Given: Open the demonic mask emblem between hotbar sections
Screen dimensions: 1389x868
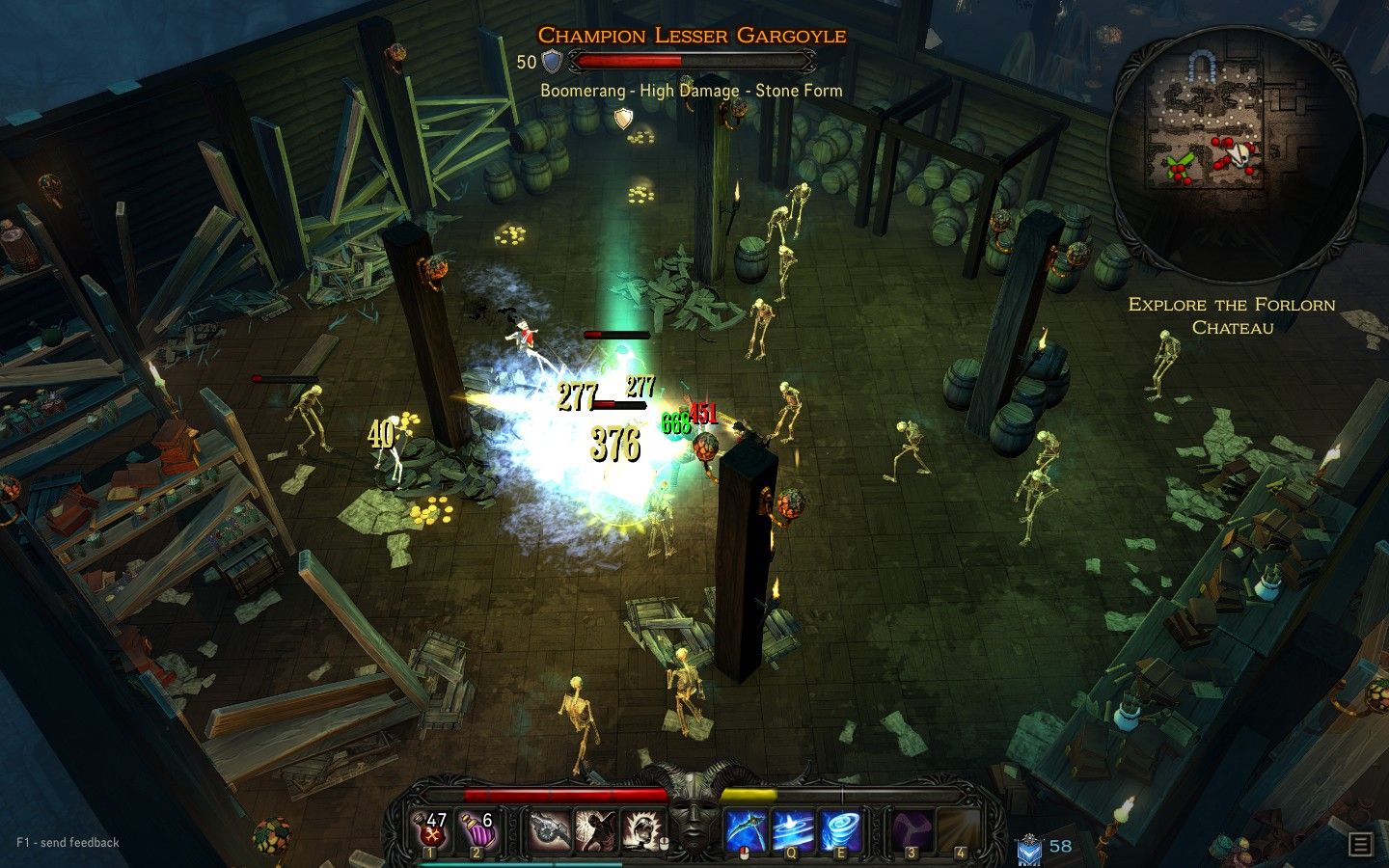Looking at the screenshot, I should 692,822.
